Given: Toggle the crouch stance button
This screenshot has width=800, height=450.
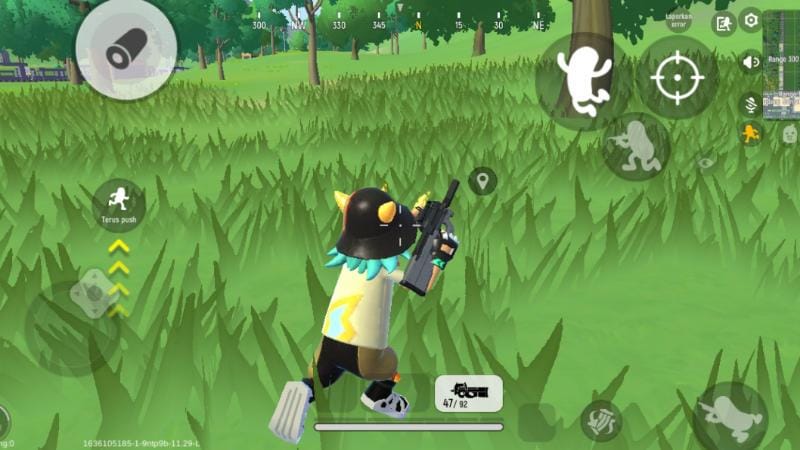Looking at the screenshot, I should click(636, 146).
